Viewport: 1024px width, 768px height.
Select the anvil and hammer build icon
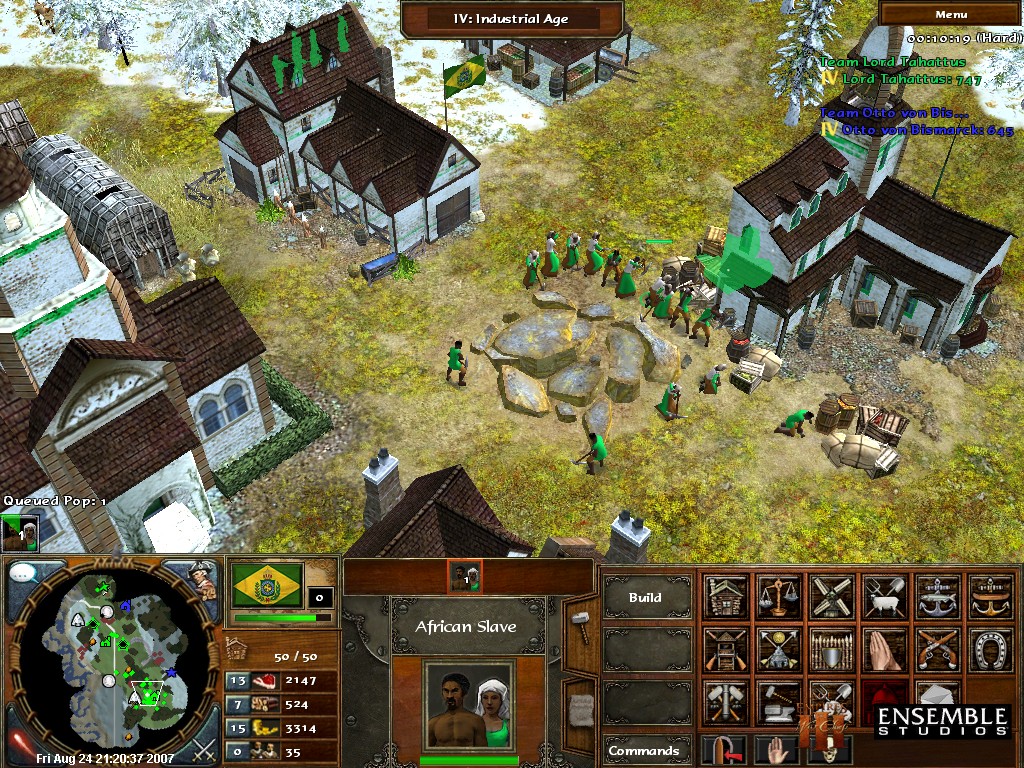779,701
